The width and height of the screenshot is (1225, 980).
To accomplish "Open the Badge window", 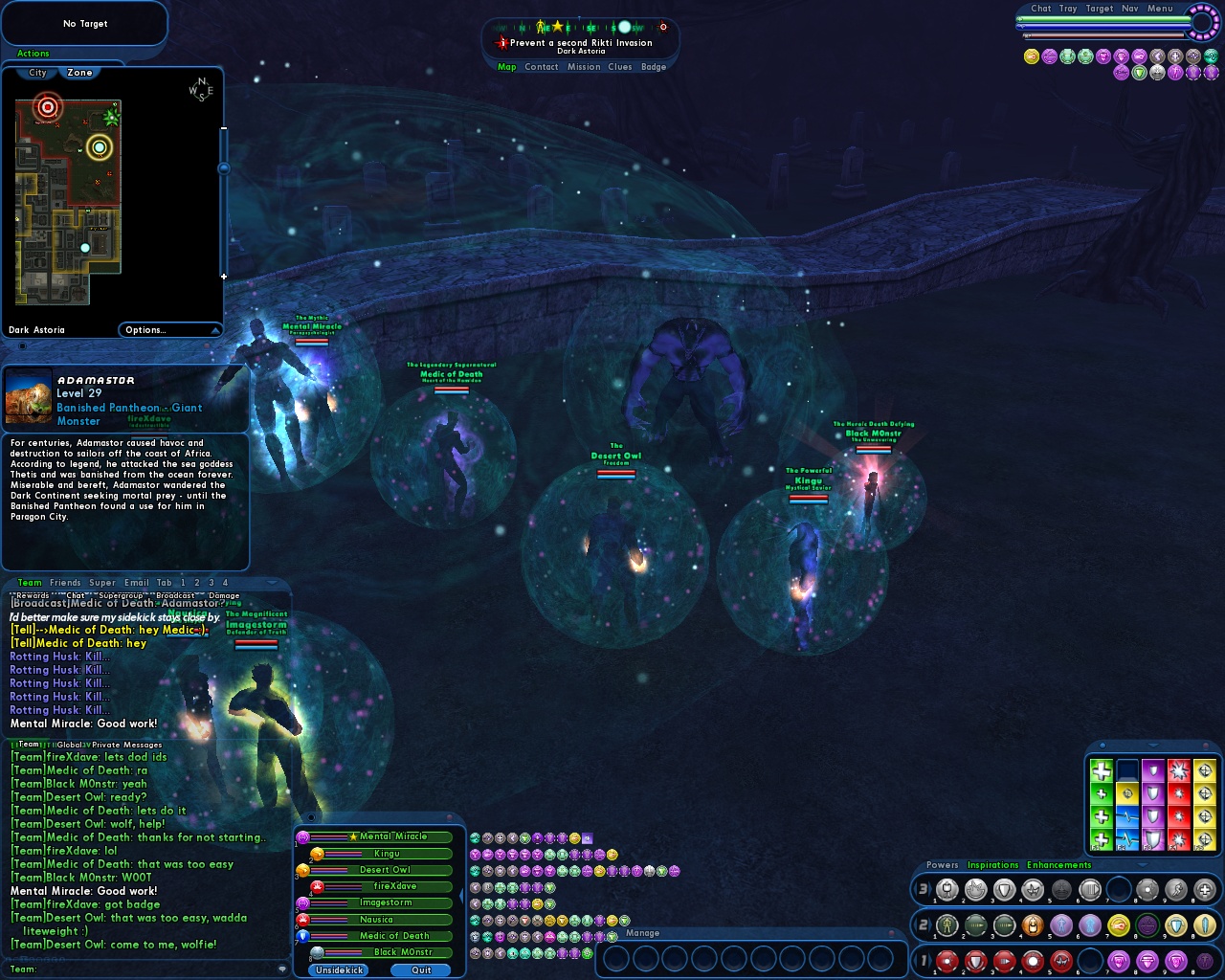I will coord(654,67).
